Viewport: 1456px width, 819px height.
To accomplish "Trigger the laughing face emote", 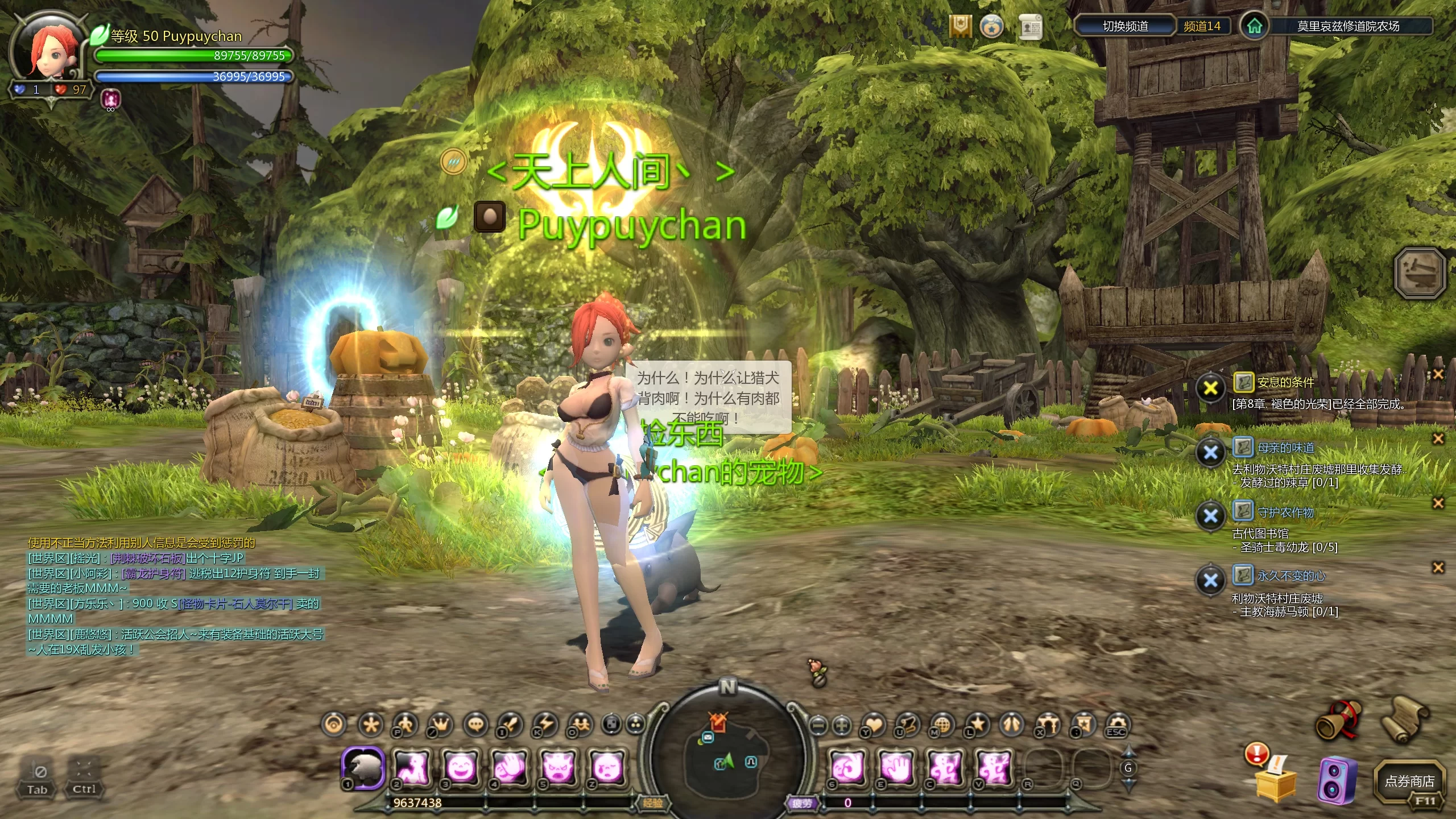I will click(x=461, y=767).
